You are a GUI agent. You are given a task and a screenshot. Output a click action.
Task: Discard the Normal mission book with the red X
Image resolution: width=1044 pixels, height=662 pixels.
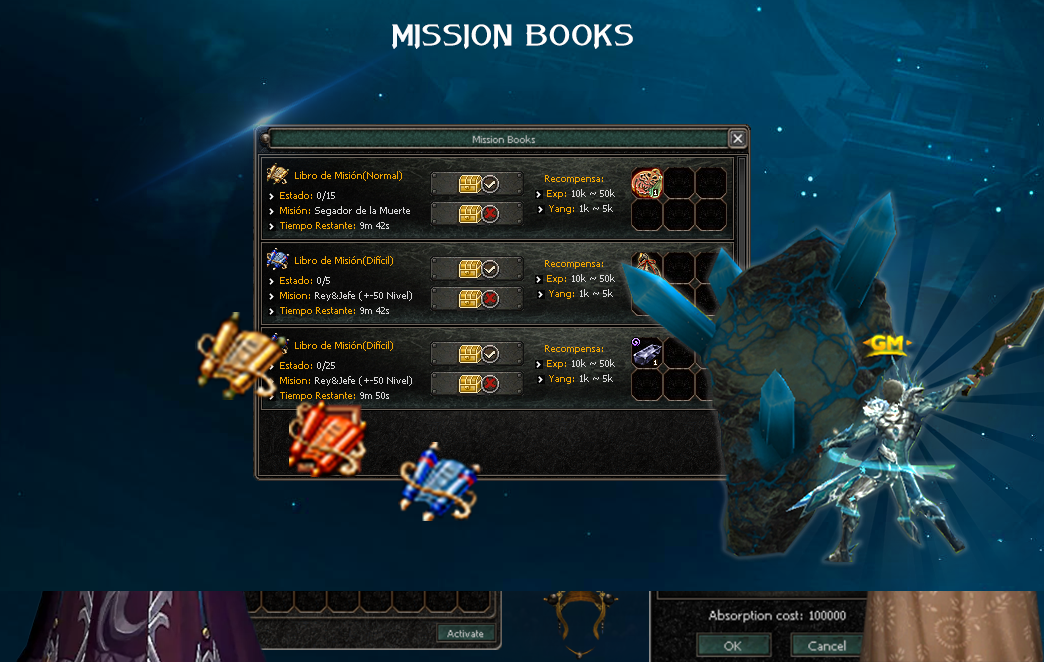pyautogui.click(x=477, y=213)
